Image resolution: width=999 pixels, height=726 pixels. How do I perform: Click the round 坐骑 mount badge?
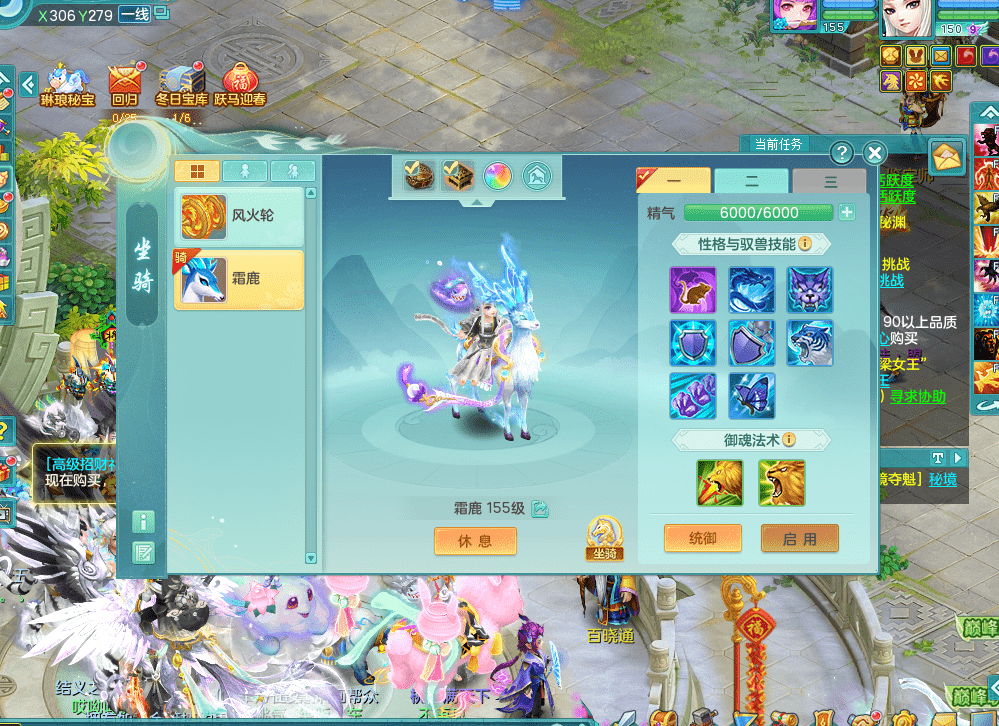pos(603,538)
